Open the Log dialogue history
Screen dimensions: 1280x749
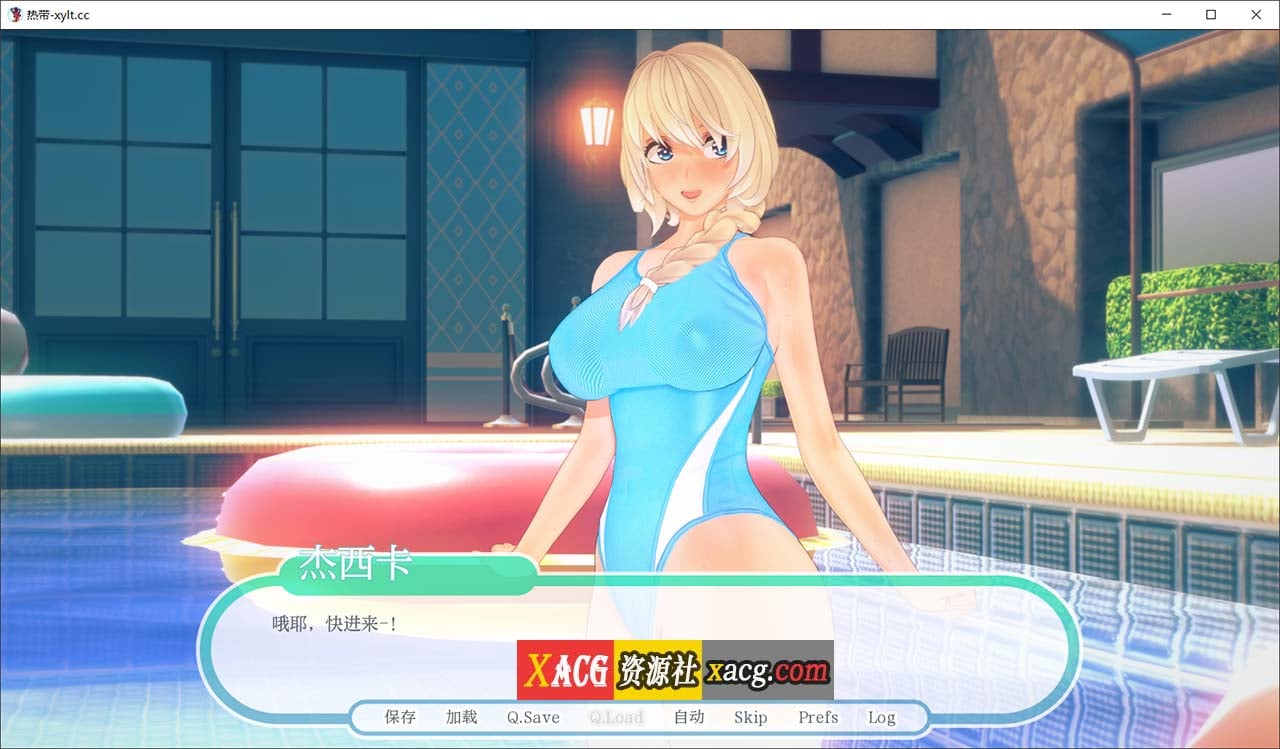(x=881, y=717)
